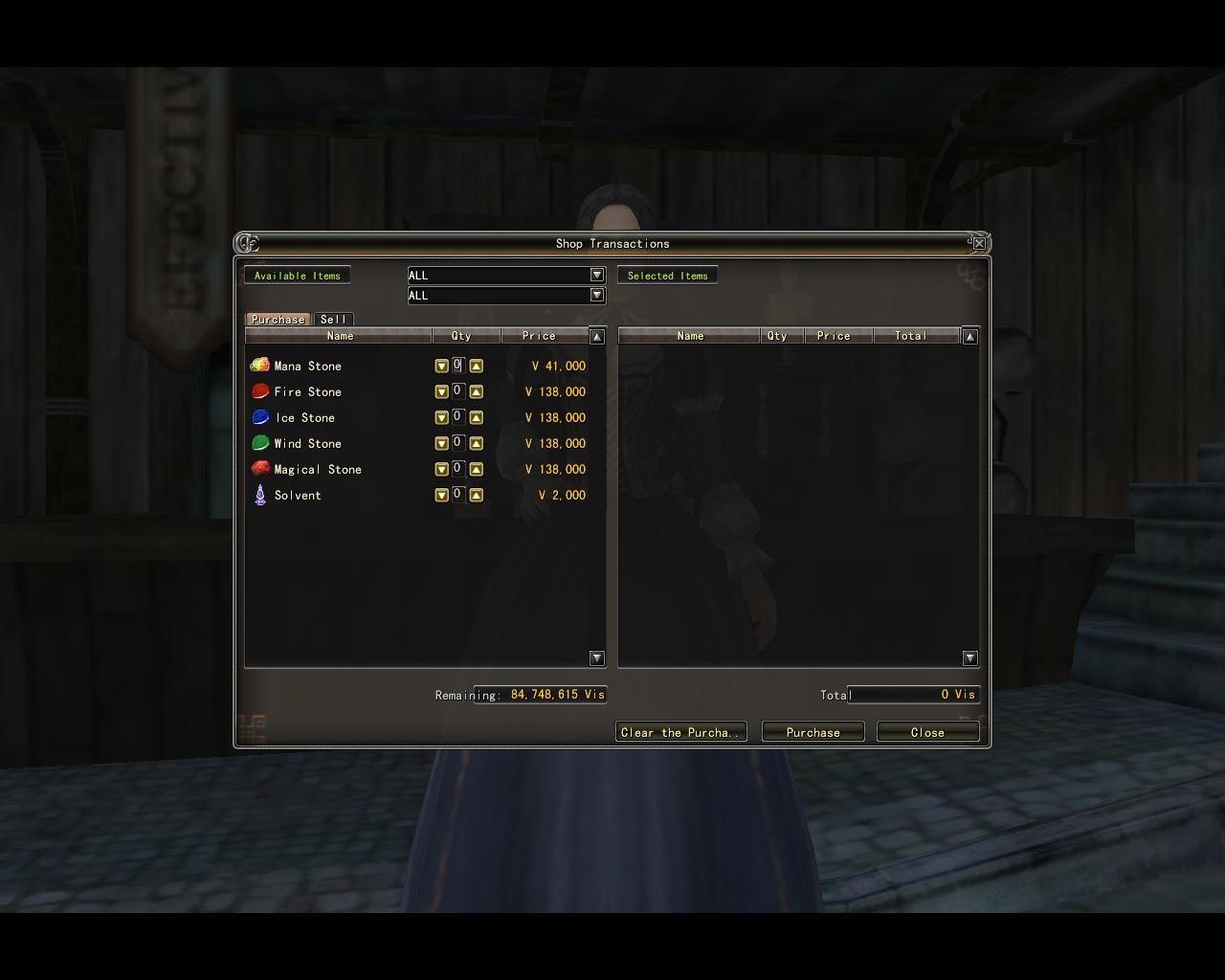Select the Purchase tab

click(278, 319)
